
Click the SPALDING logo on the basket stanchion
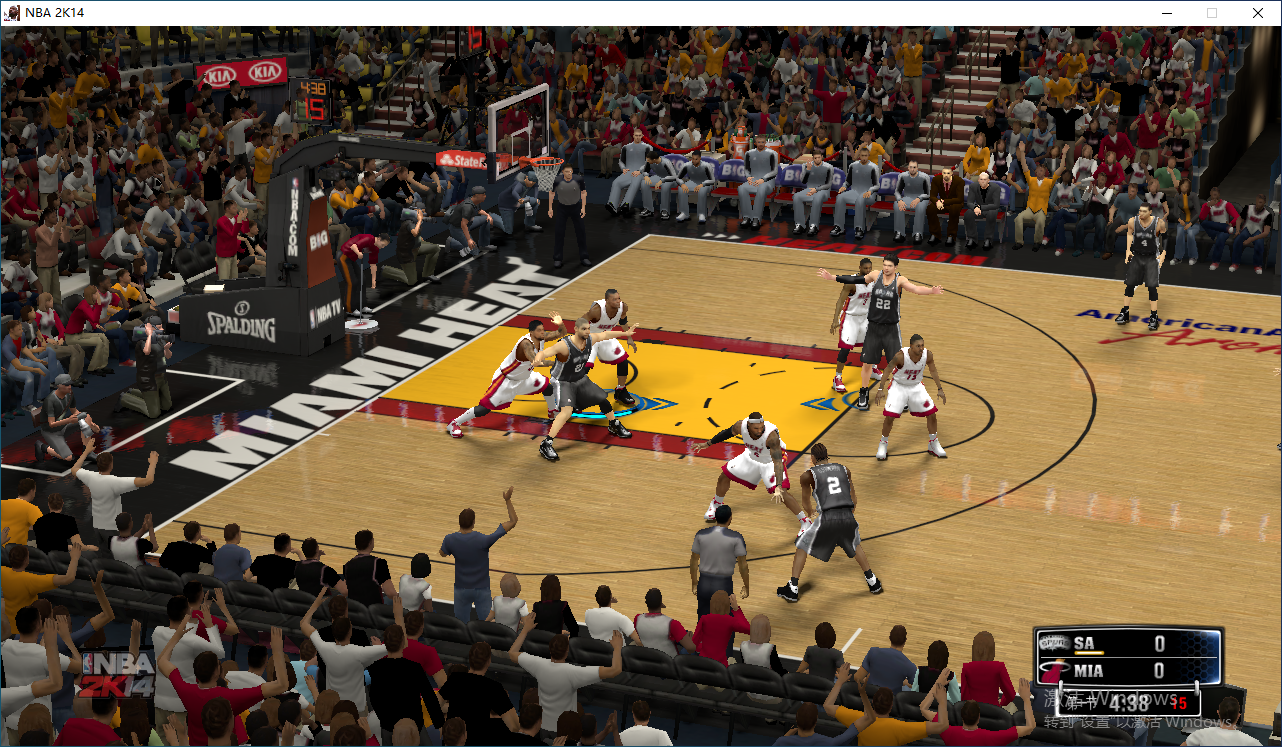coord(244,325)
